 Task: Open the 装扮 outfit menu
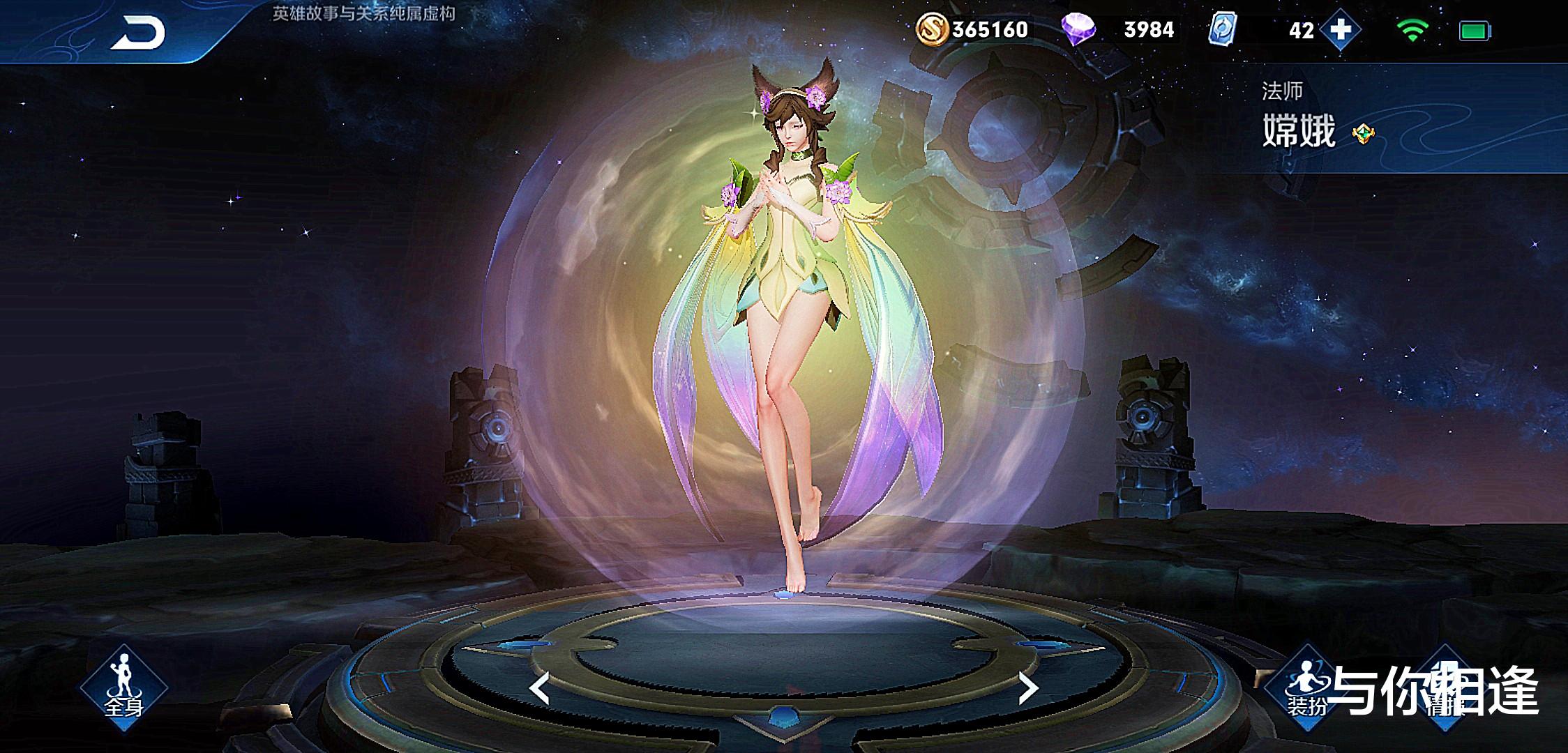(1306, 688)
